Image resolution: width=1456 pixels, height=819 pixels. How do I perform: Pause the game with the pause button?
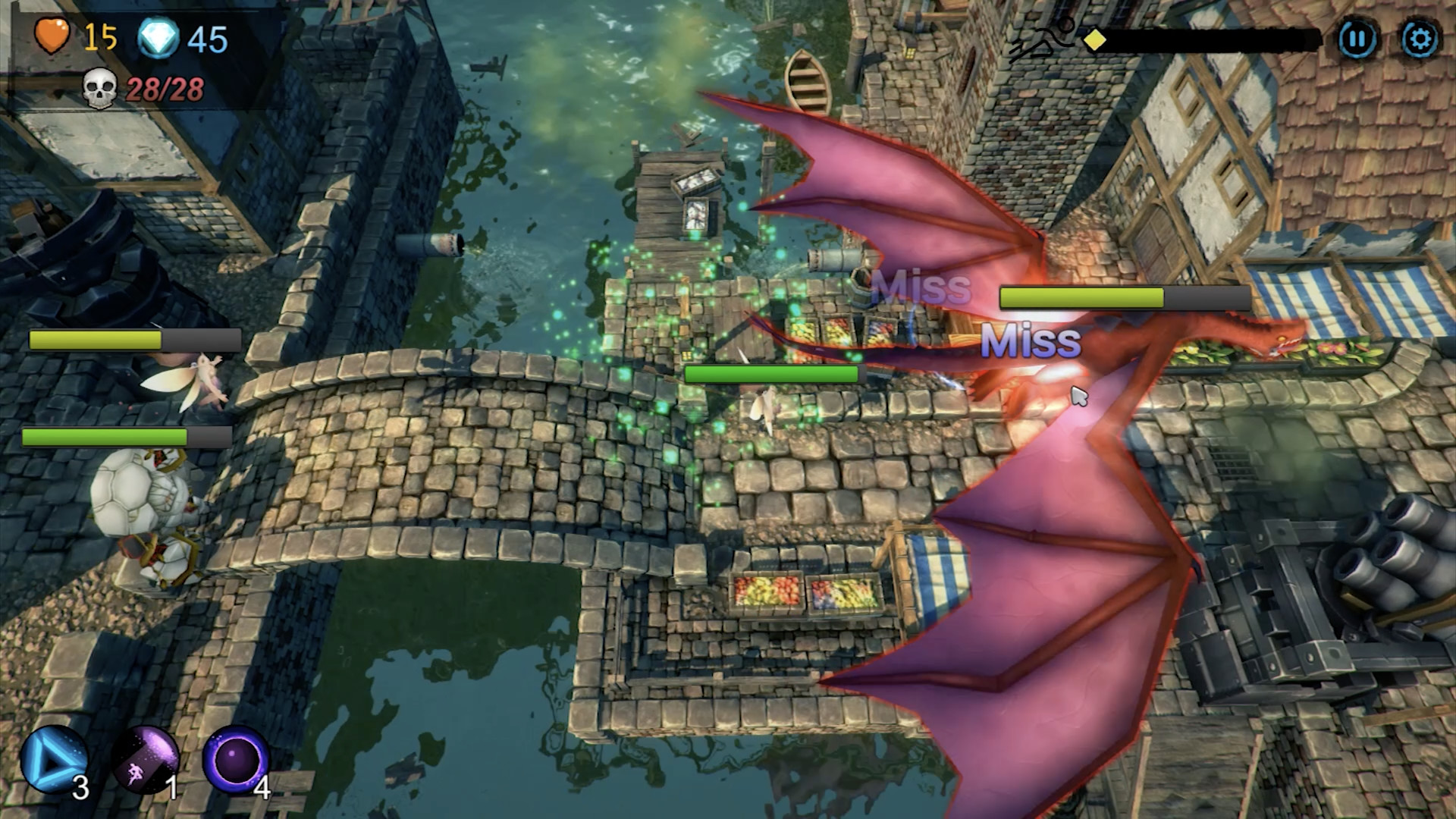[1357, 35]
